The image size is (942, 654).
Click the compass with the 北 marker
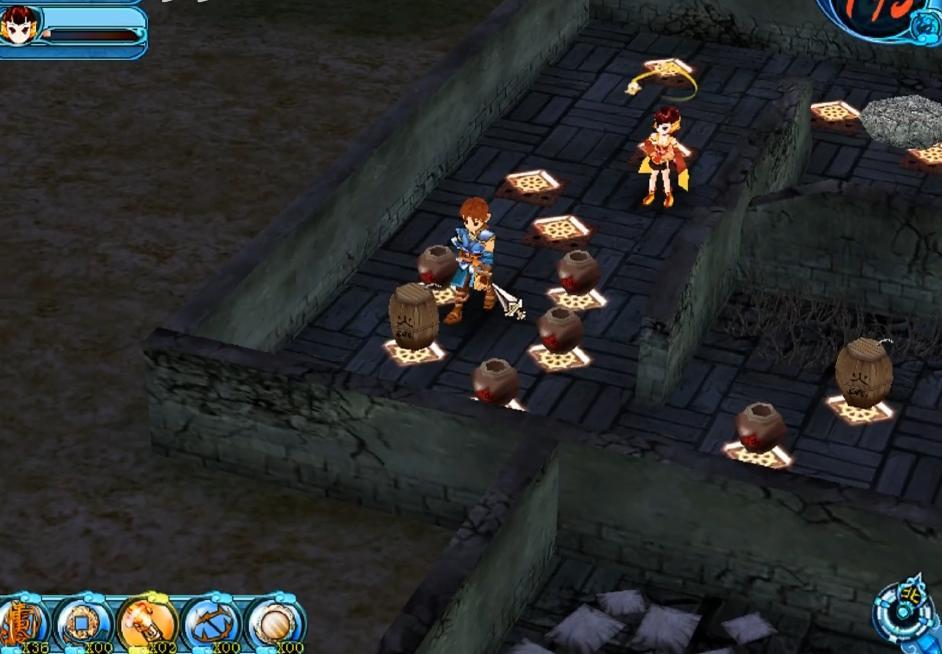tap(902, 612)
